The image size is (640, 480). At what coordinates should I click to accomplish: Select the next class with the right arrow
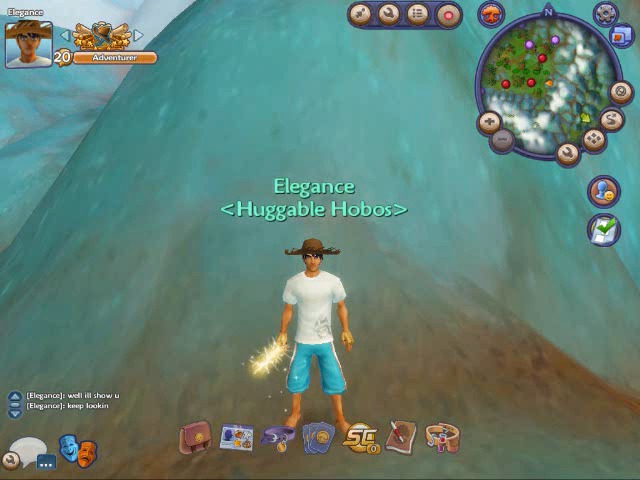pyautogui.click(x=139, y=35)
